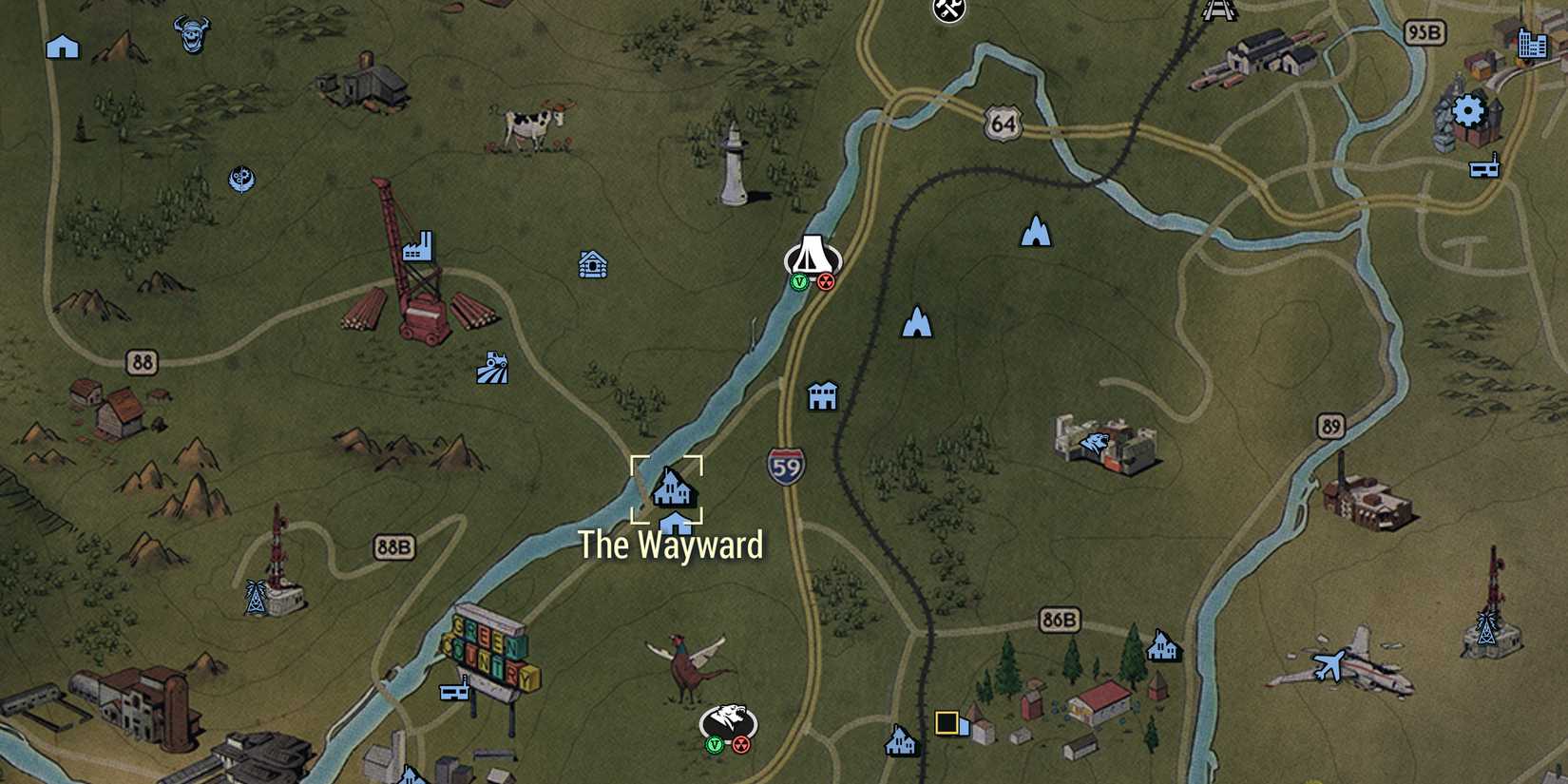Click 'The Wayward' location label
This screenshot has height=784, width=1568.
coord(671,545)
